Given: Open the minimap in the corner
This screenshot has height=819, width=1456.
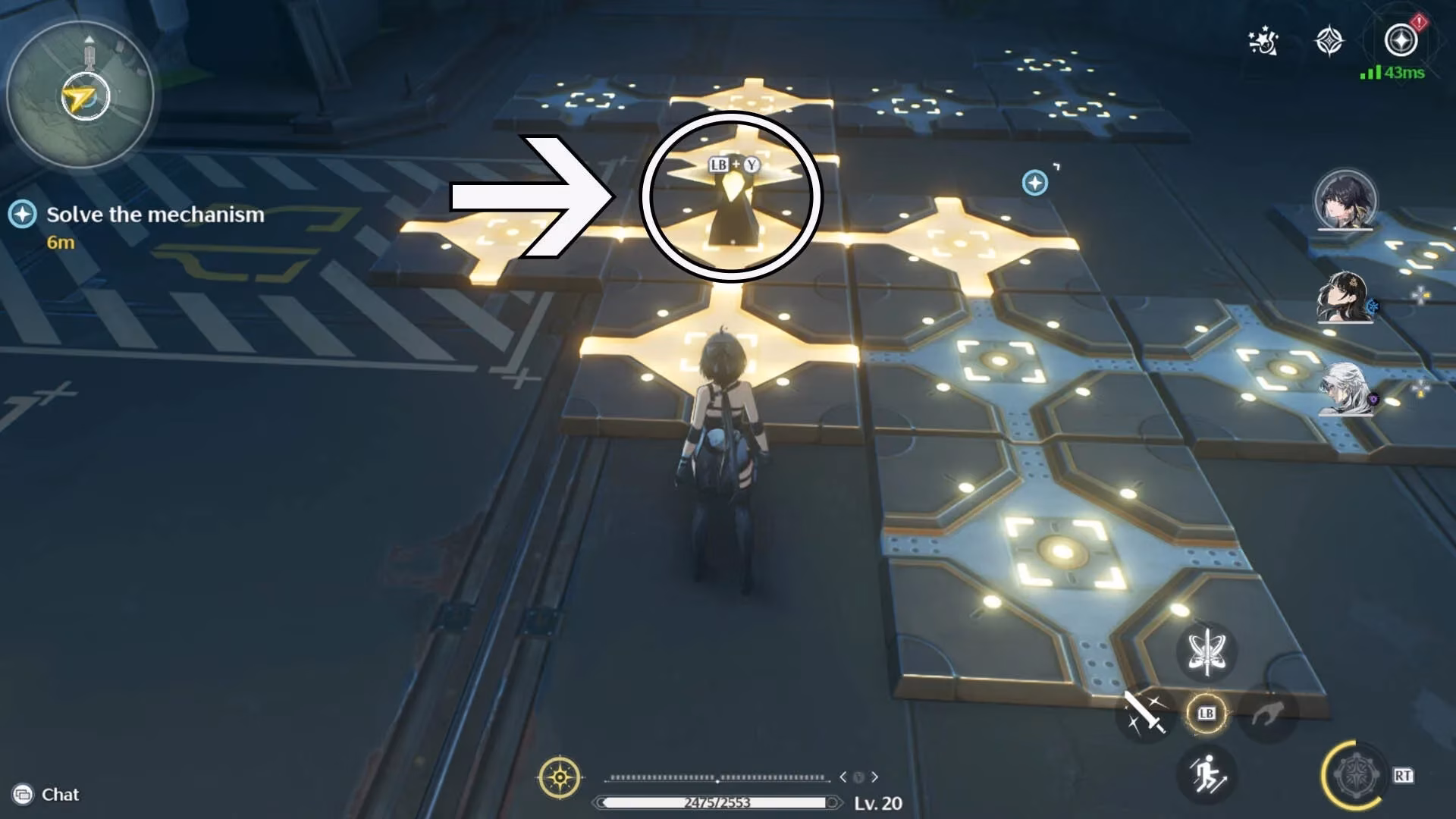Looking at the screenshot, I should (x=80, y=96).
